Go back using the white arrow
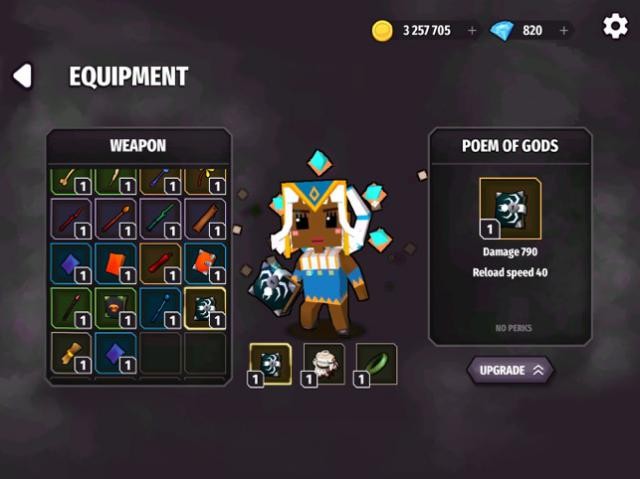 pyautogui.click(x=22, y=76)
